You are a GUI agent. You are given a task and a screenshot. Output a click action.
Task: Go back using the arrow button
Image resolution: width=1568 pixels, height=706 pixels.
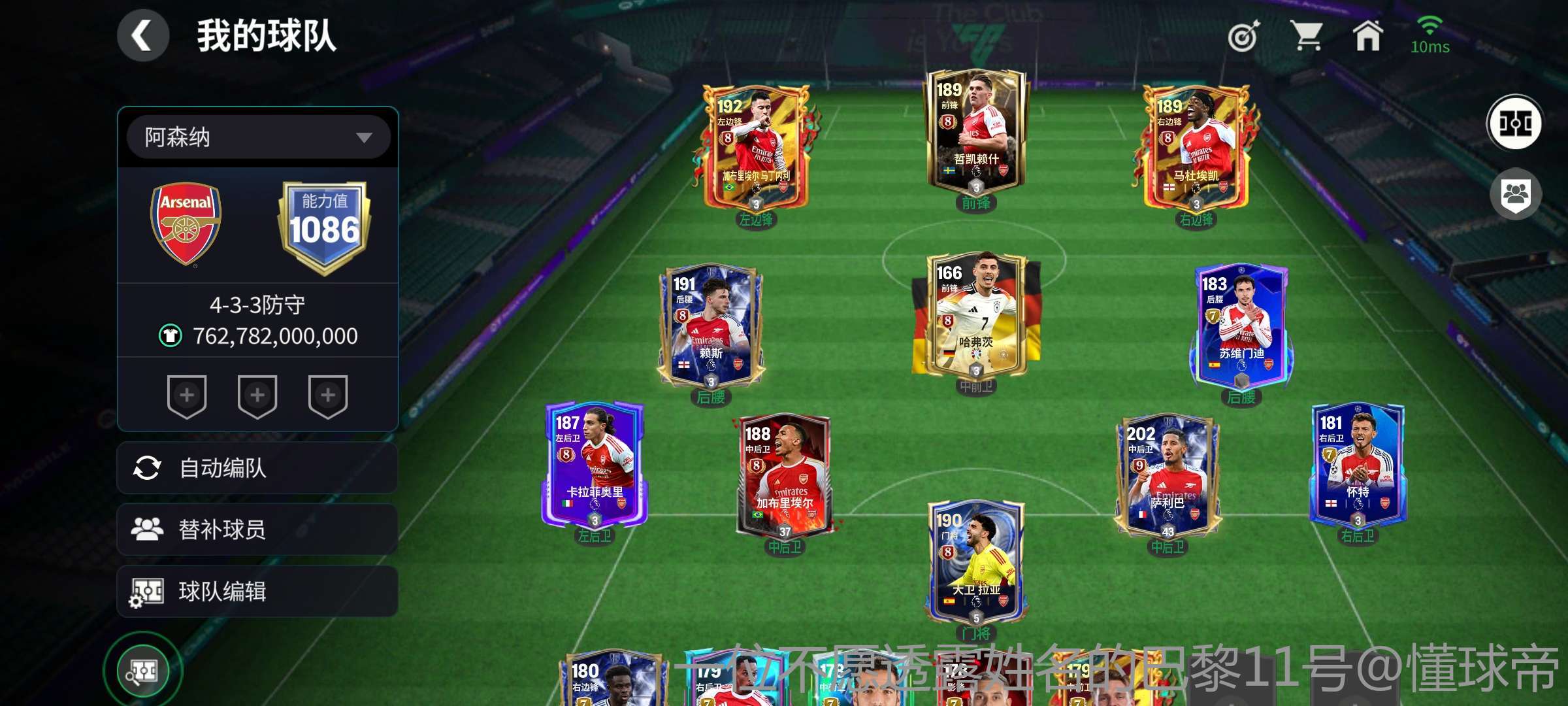[143, 36]
